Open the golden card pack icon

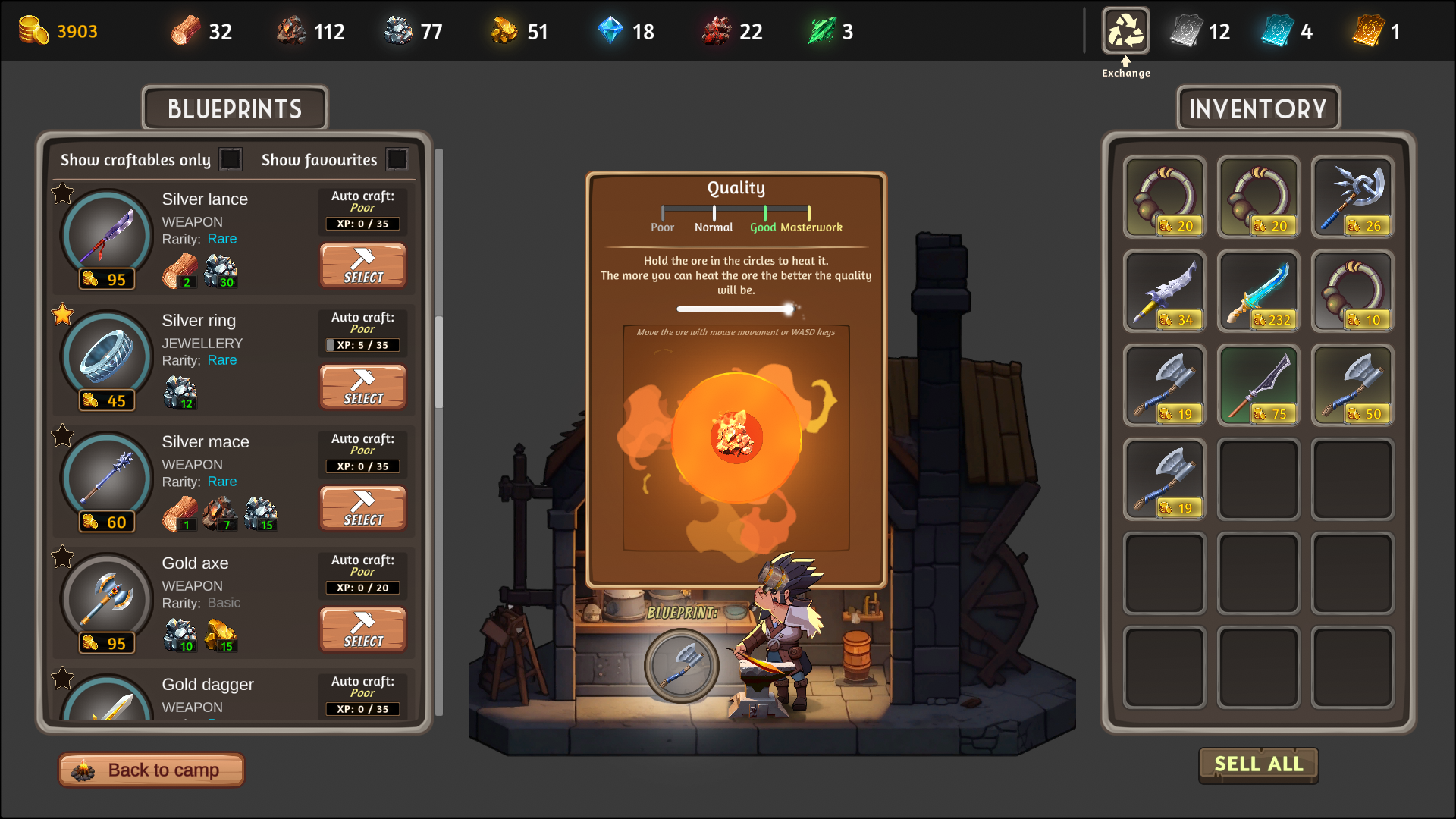pyautogui.click(x=1369, y=30)
